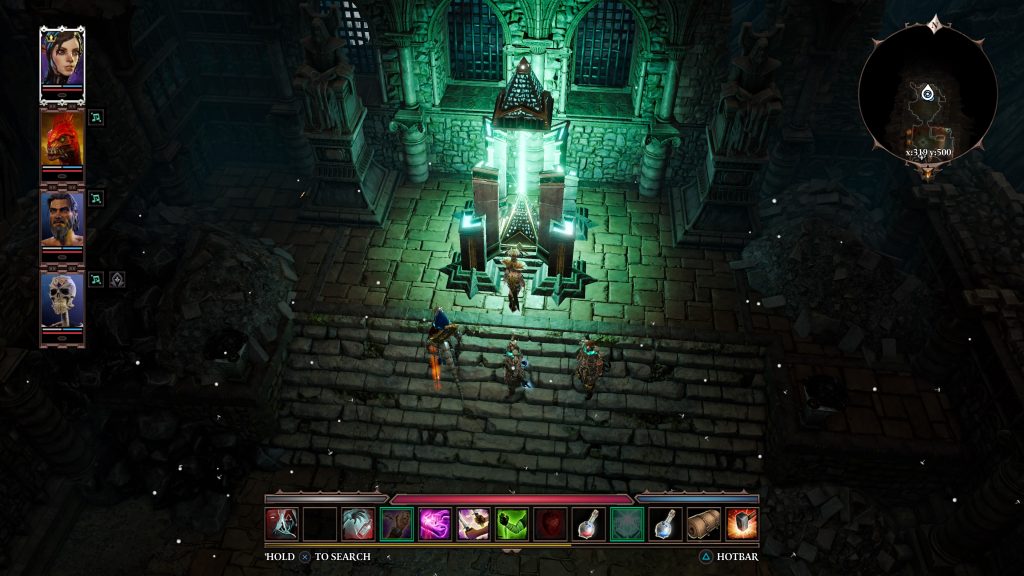Select the rolled bedroll item slot

703,524
